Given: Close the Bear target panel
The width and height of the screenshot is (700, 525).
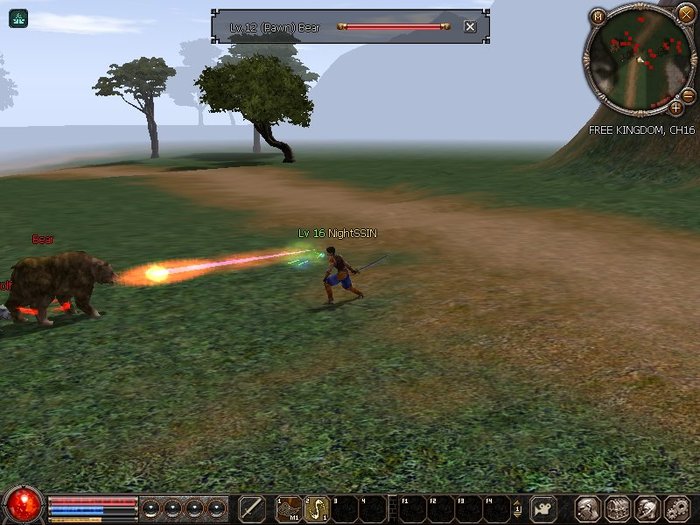Looking at the screenshot, I should (x=470, y=27).
